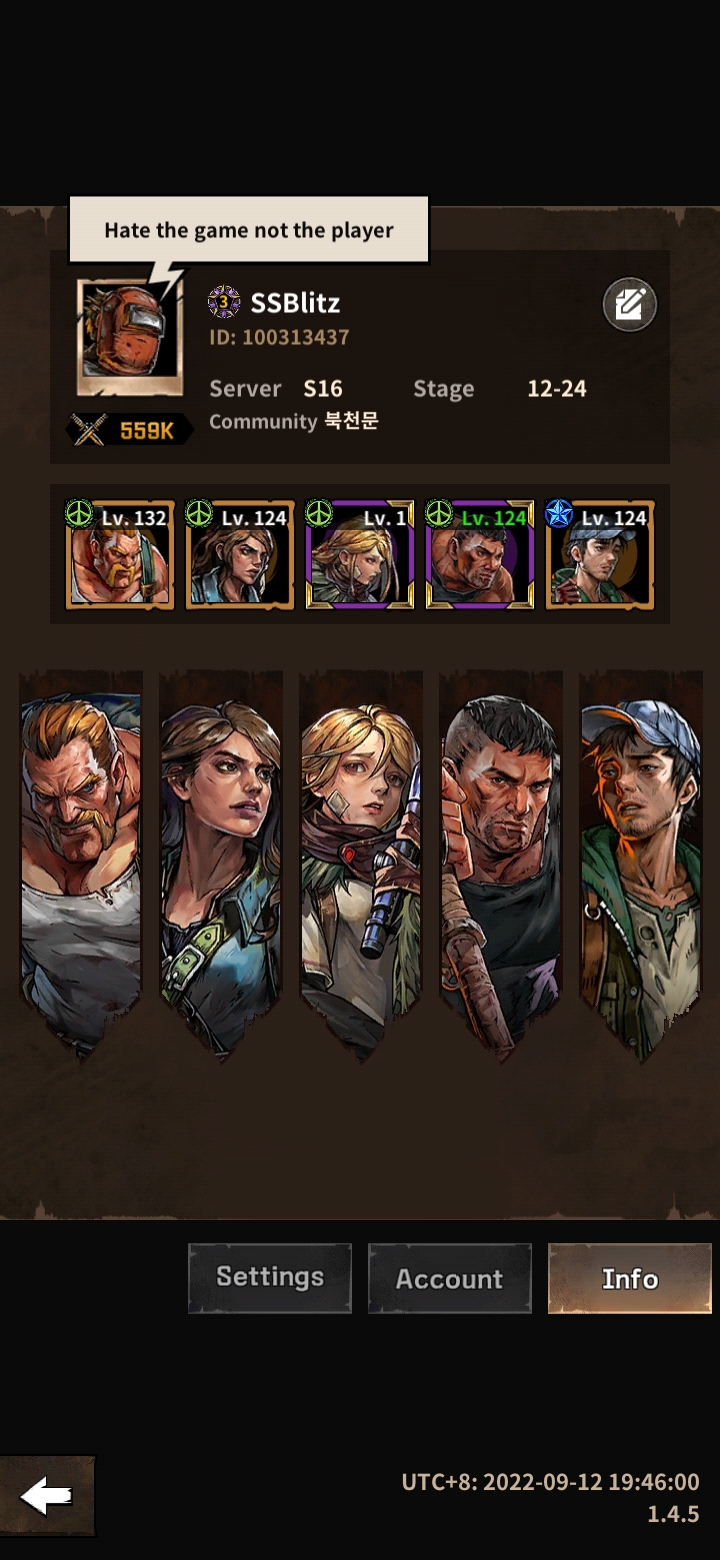Open the large mustached brawler hero banner

(81, 860)
